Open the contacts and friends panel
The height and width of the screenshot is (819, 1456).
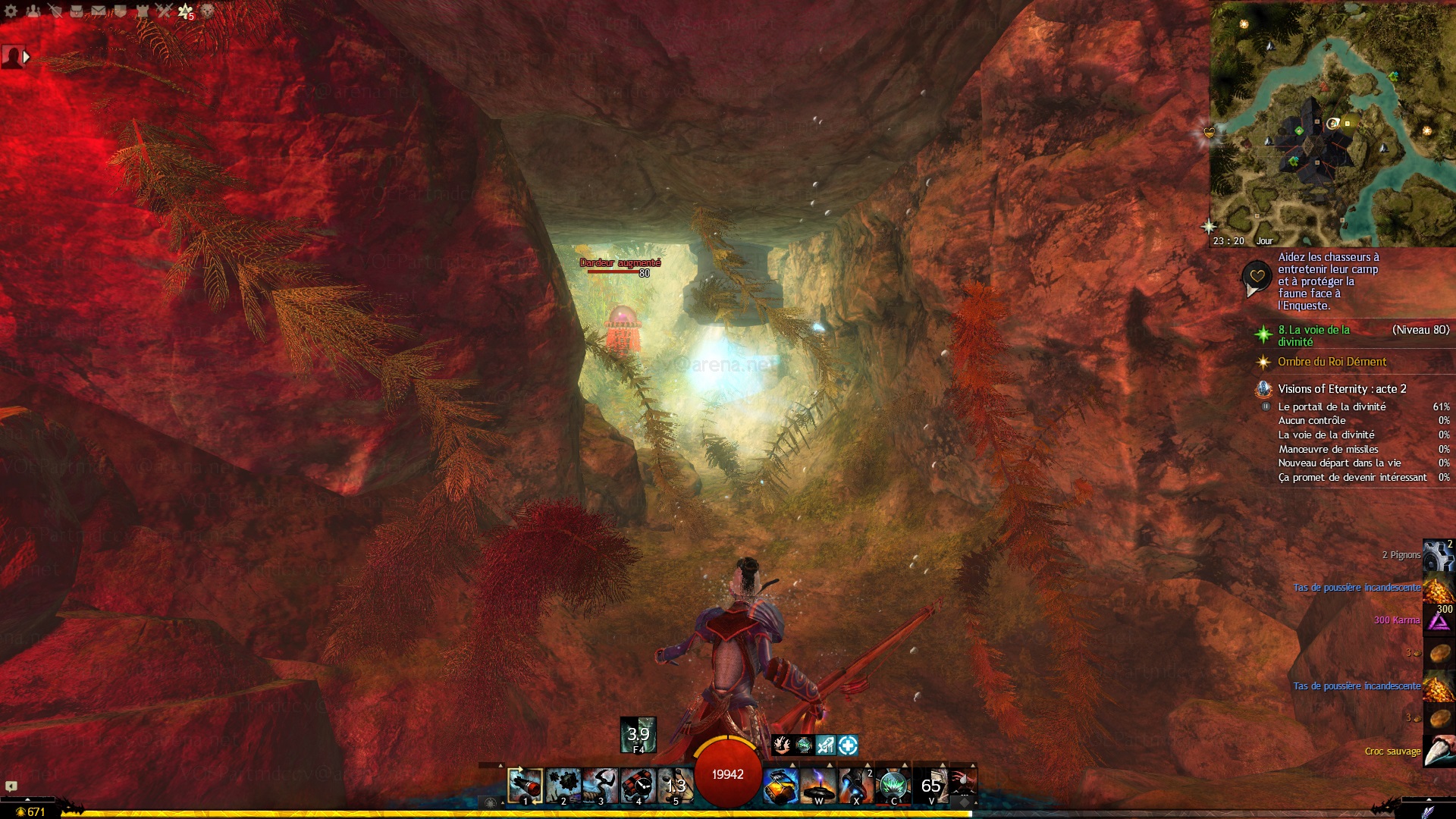(x=33, y=11)
